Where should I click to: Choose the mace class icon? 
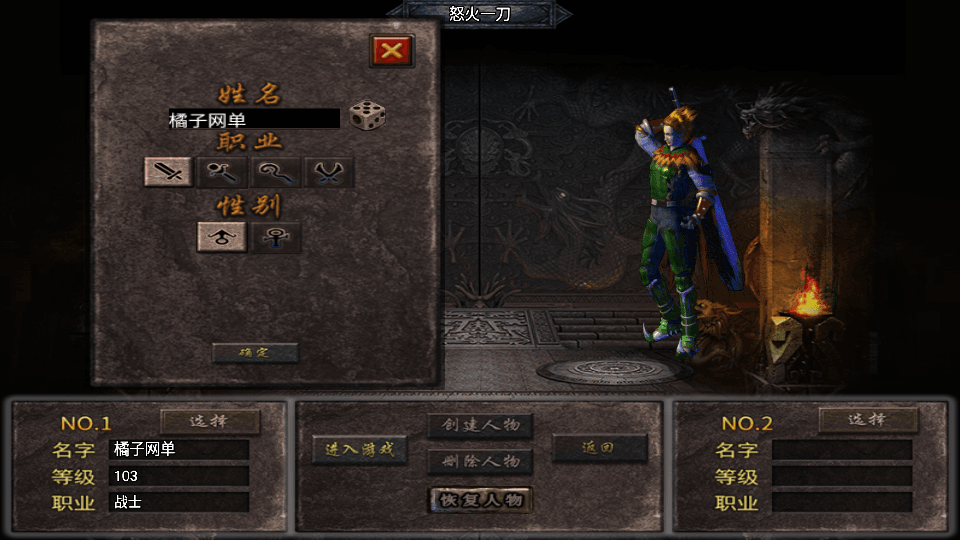tap(222, 172)
